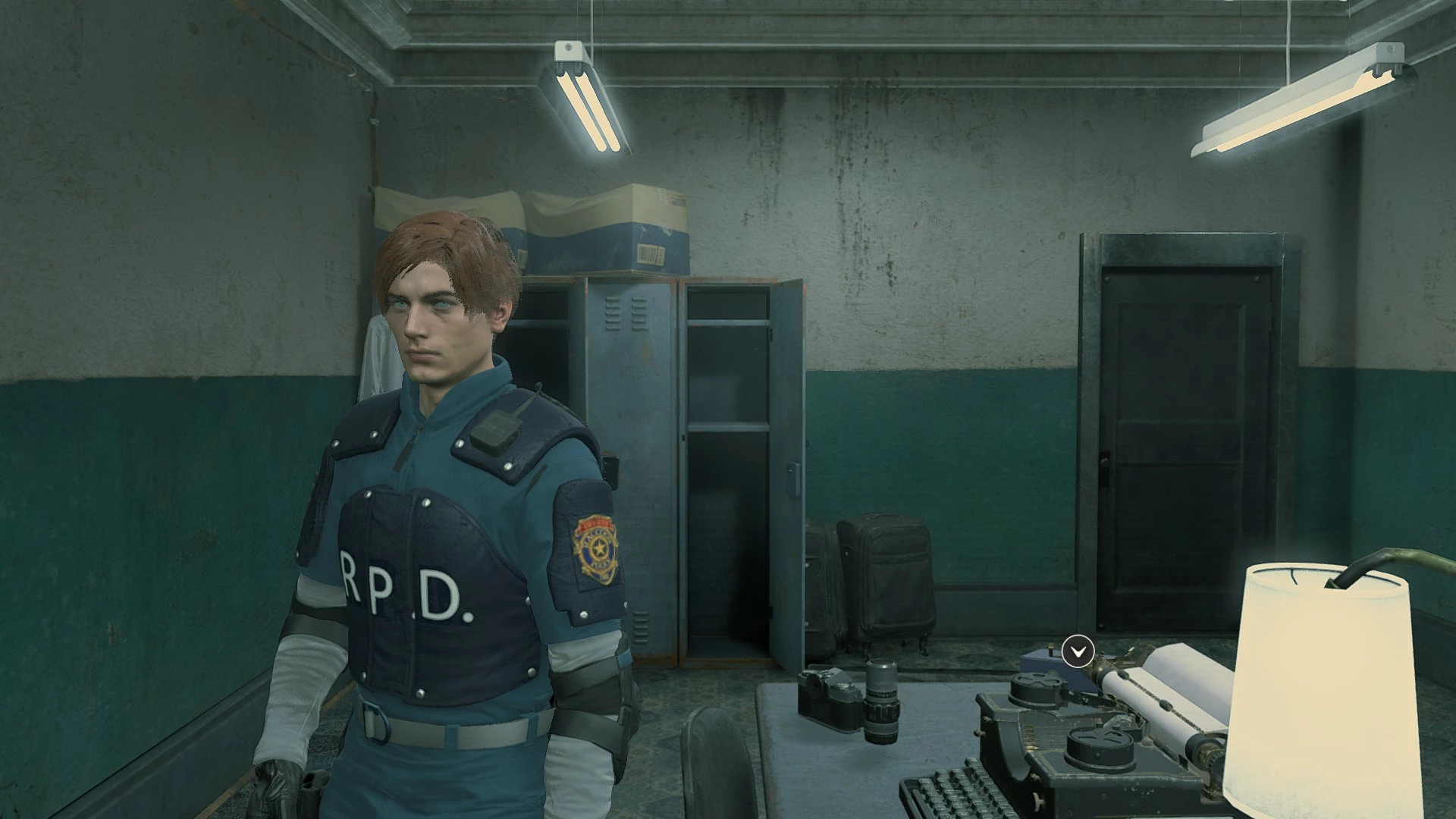The image size is (1456, 819).
Task: Click the circular chevron interaction marker
Action: click(1078, 651)
